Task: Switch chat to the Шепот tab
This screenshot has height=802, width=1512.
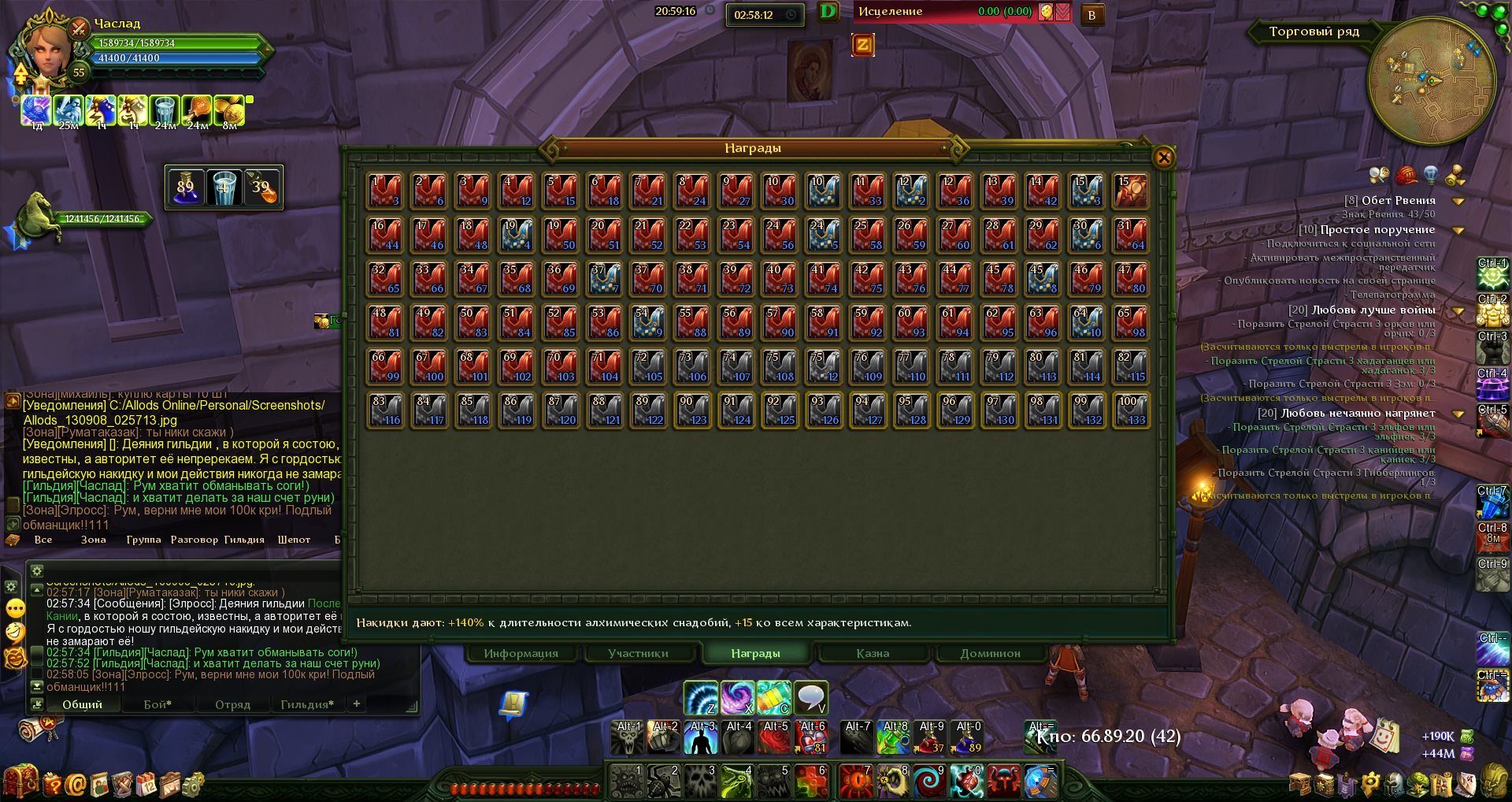Action: (294, 540)
